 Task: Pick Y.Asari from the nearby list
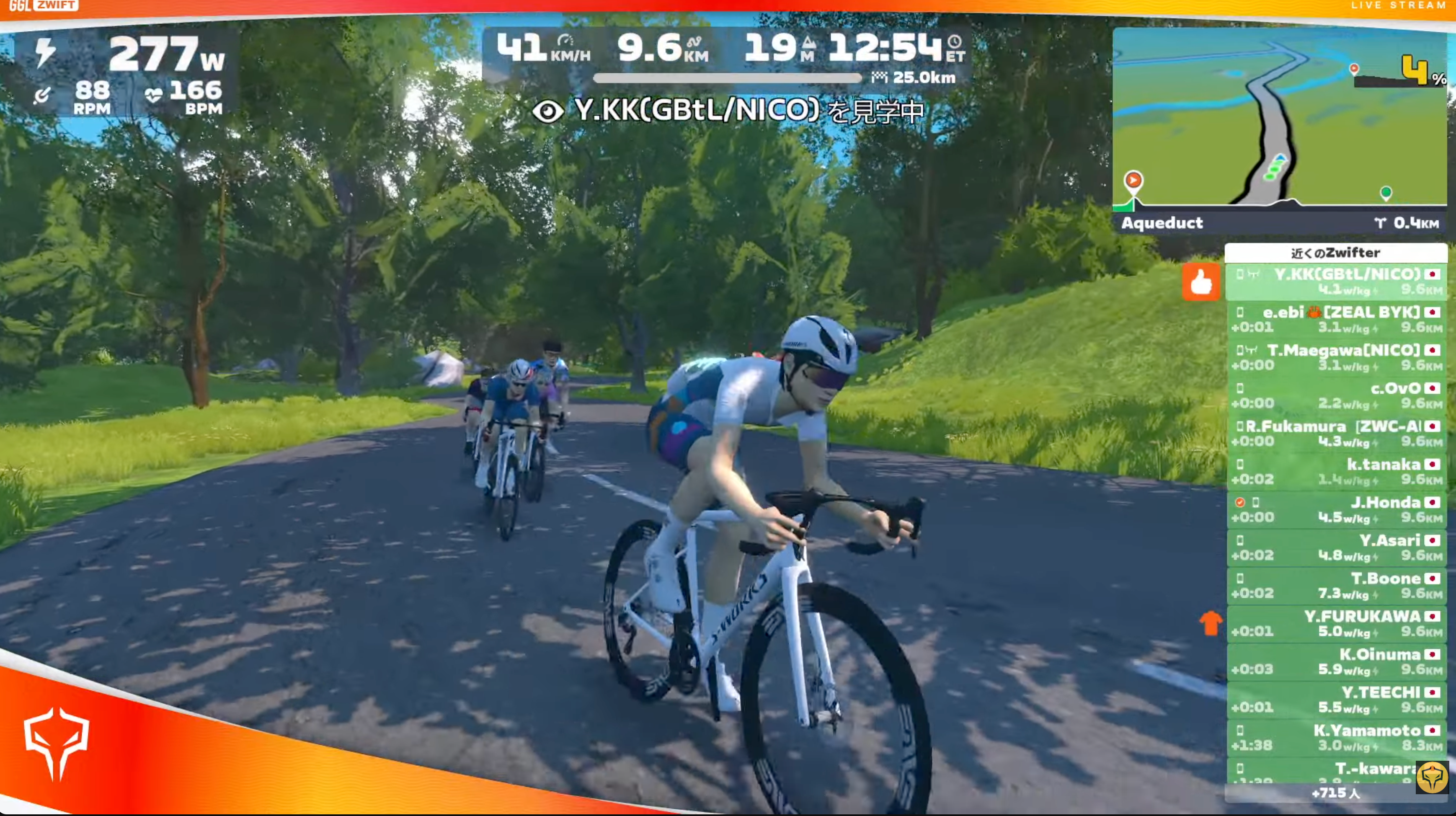[x=1336, y=547]
